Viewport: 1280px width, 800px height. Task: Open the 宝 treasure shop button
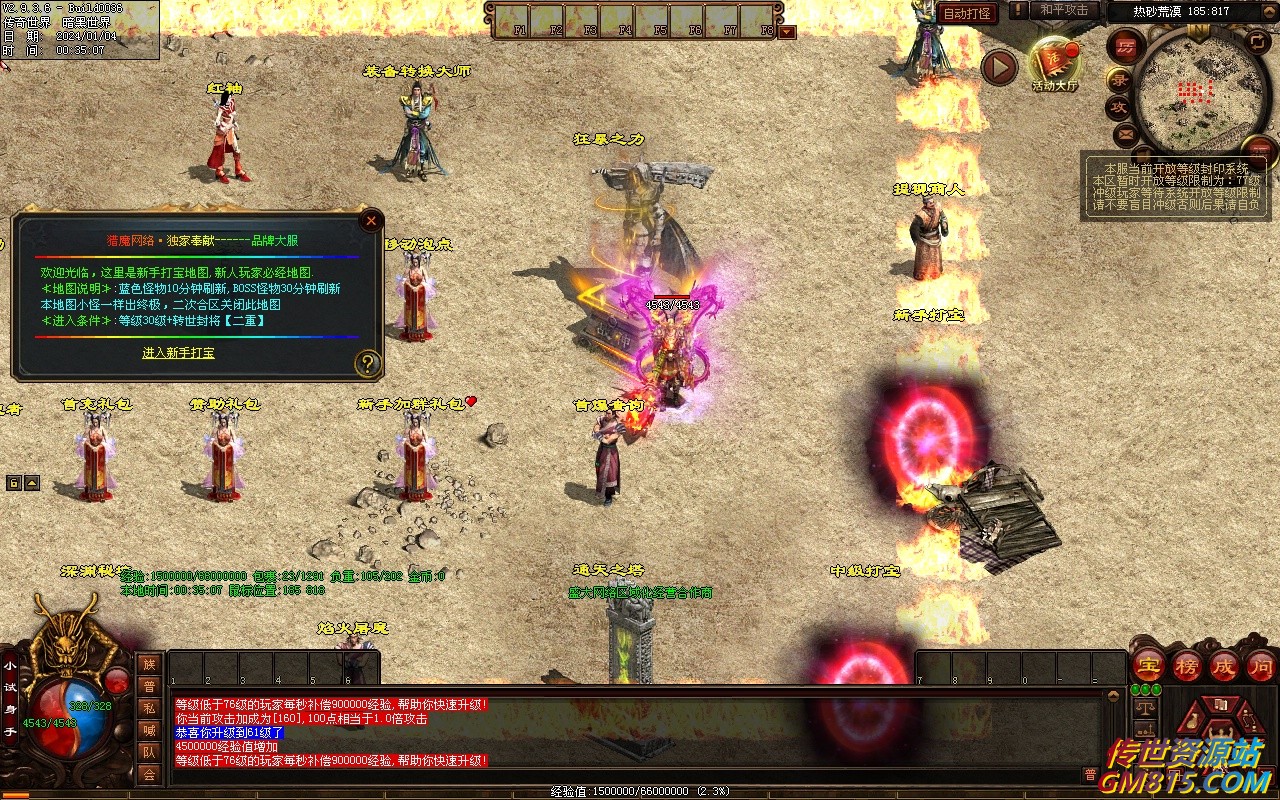click(1148, 665)
